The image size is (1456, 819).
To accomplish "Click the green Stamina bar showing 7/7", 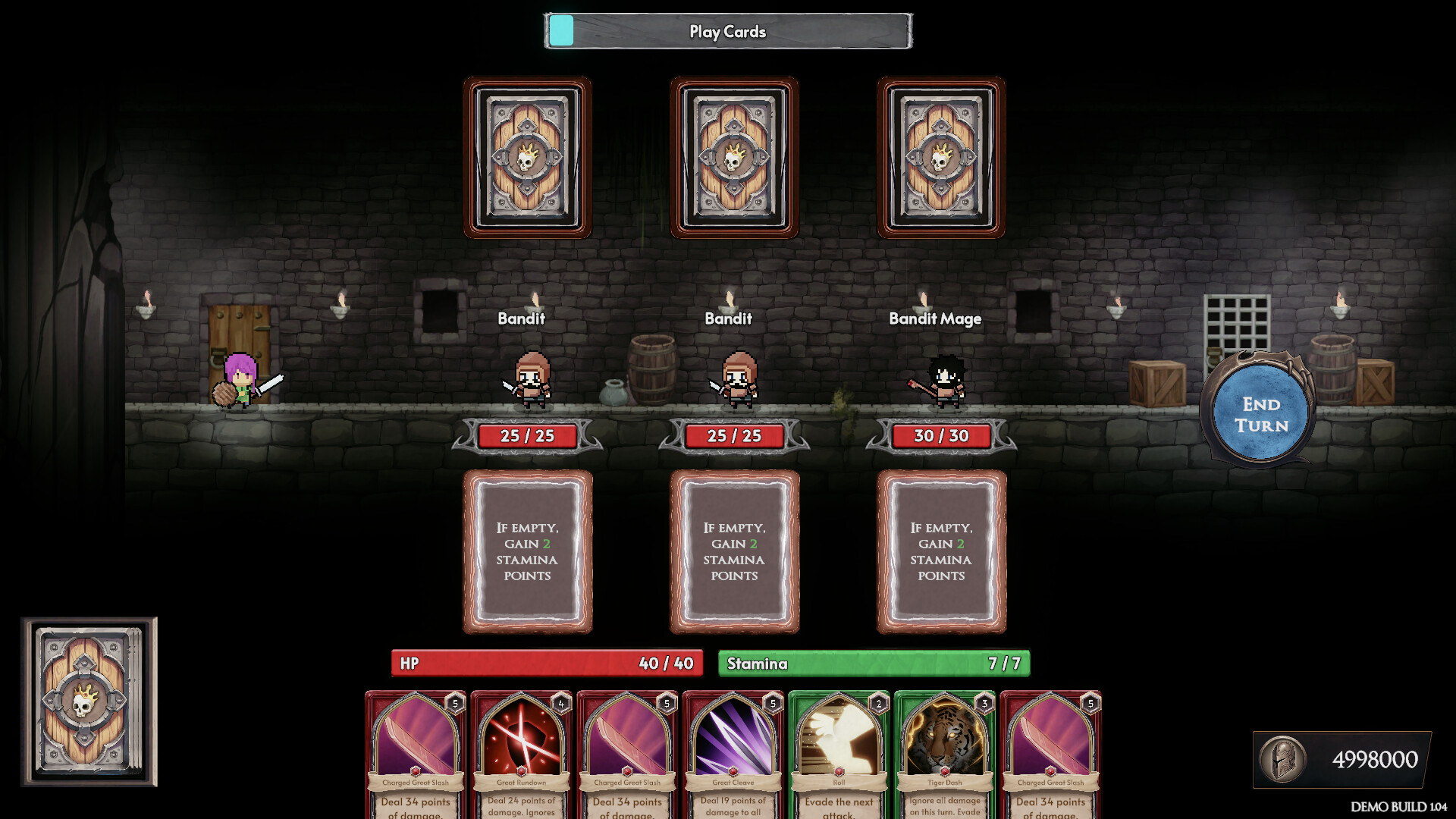I will pos(872,662).
